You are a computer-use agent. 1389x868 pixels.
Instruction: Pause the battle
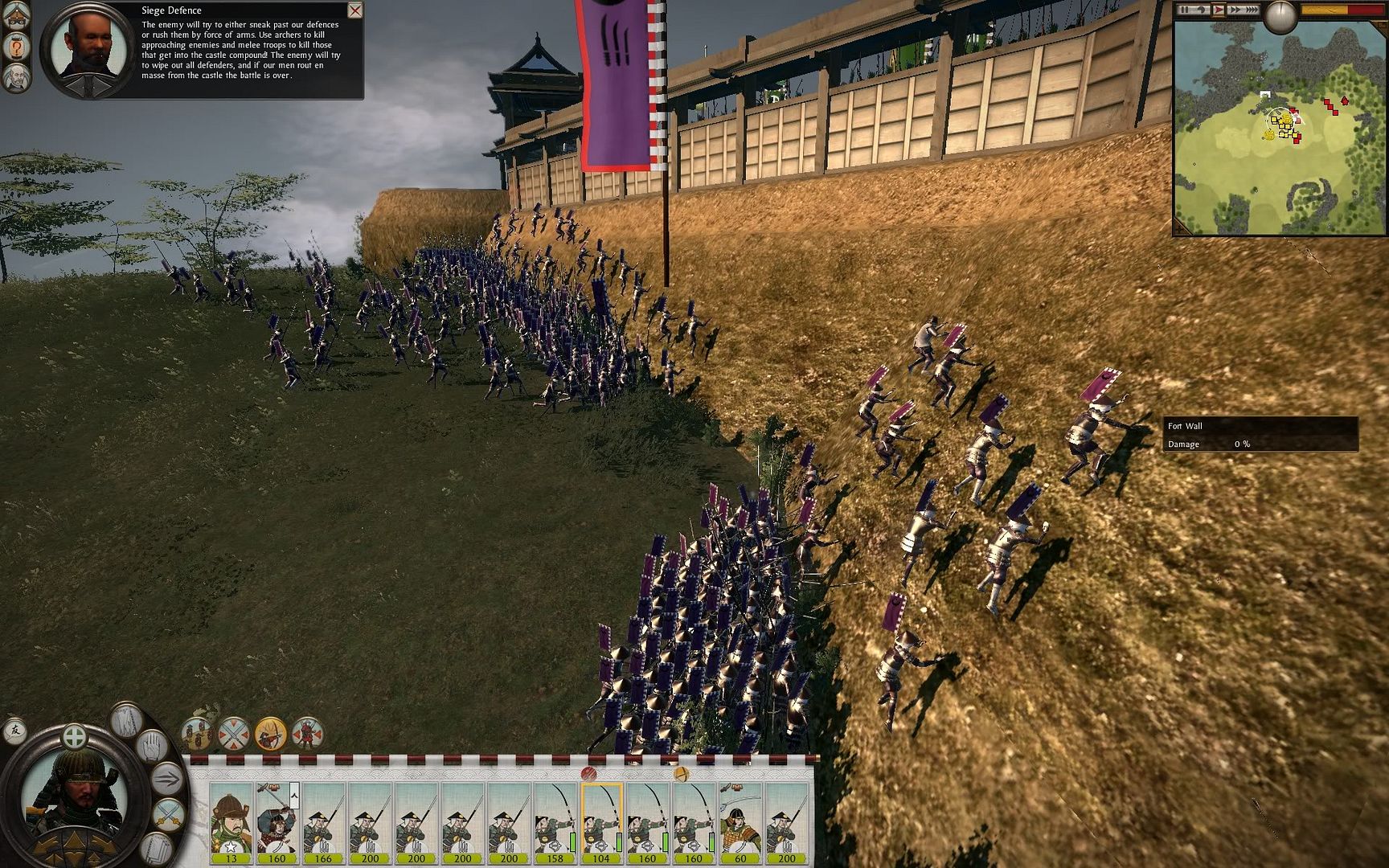(1184, 10)
